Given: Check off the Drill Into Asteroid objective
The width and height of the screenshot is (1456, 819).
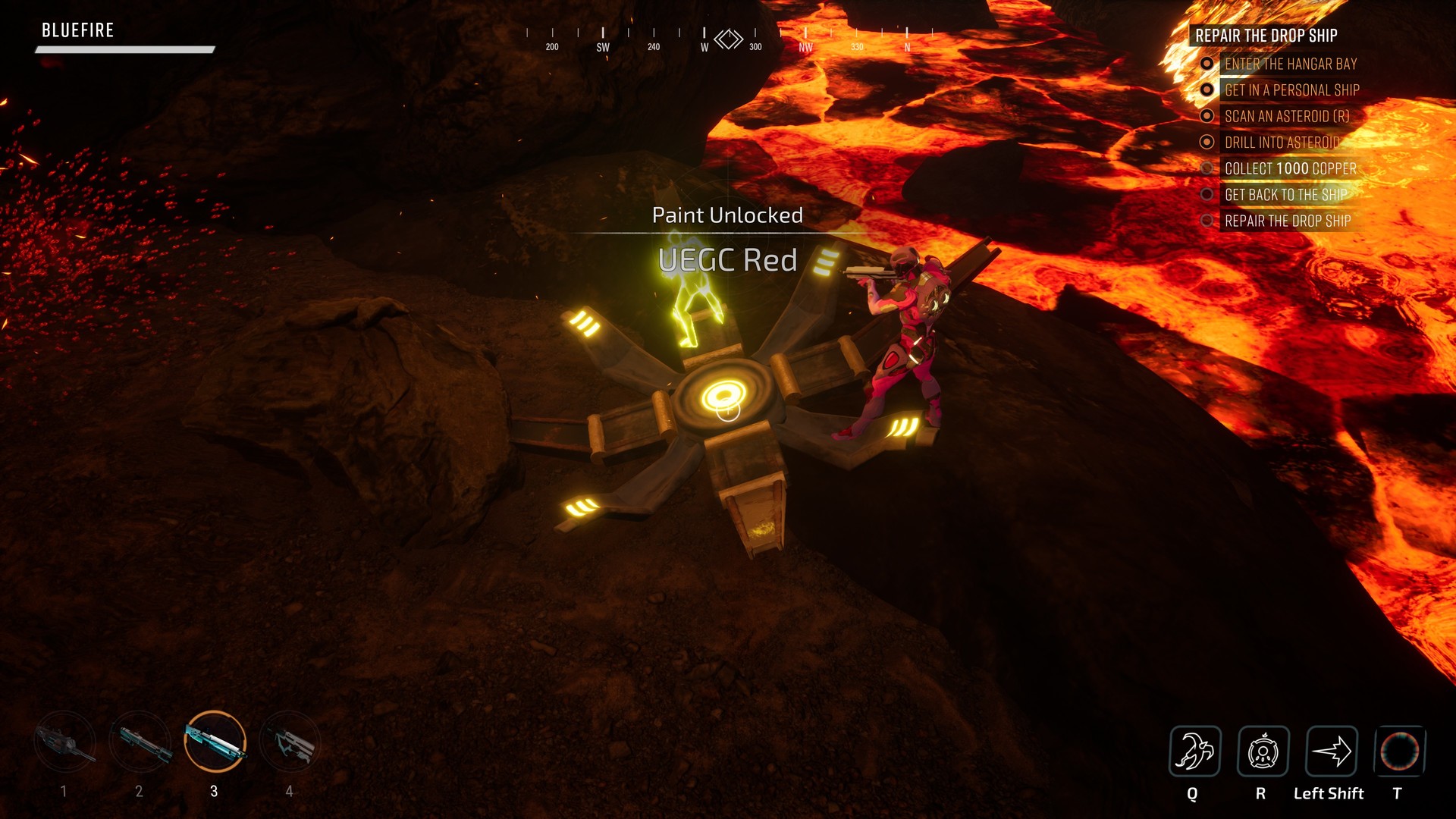Looking at the screenshot, I should click(x=1209, y=143).
